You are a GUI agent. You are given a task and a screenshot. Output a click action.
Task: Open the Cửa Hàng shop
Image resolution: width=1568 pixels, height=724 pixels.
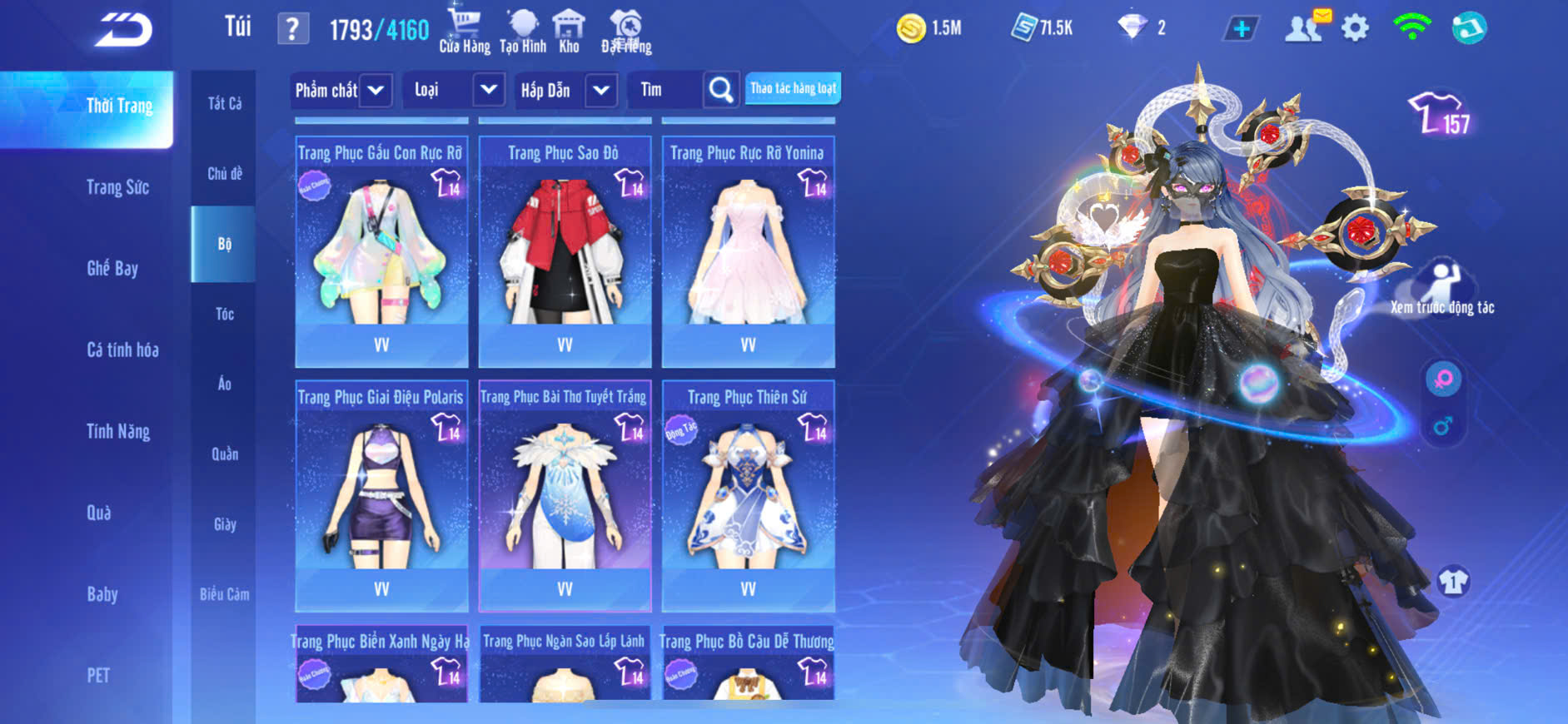coord(465,32)
